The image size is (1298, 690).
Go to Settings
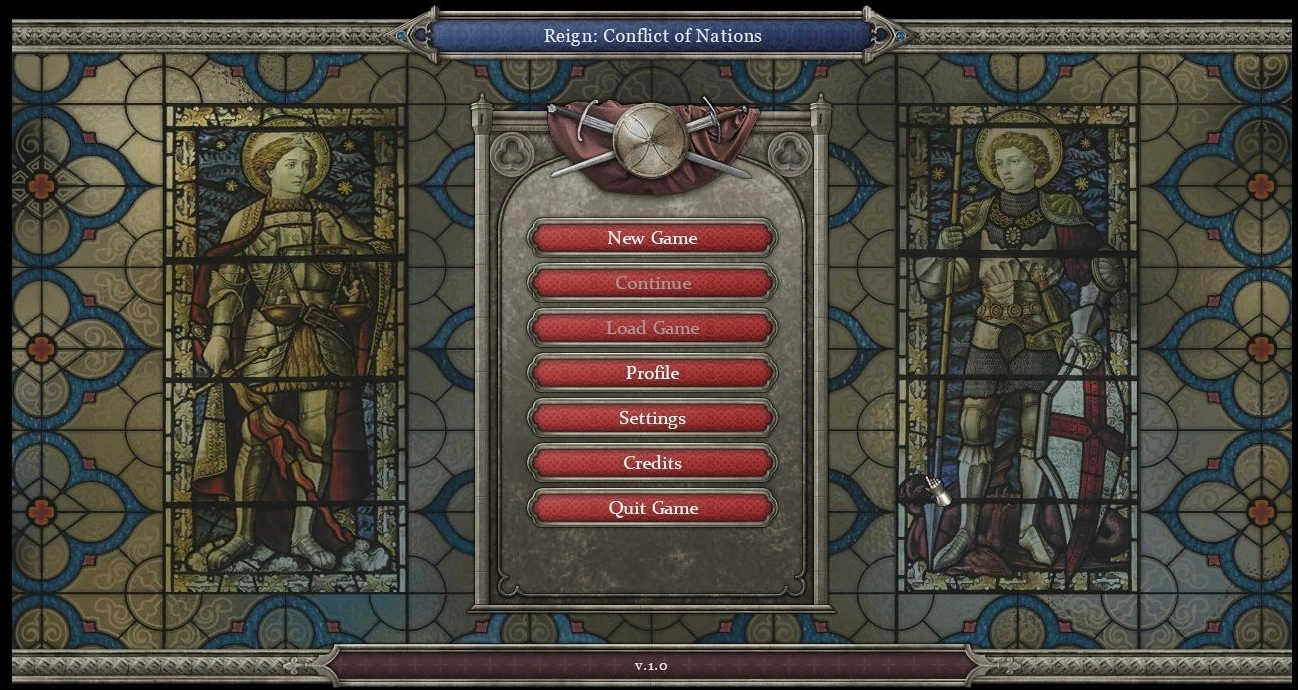point(652,418)
